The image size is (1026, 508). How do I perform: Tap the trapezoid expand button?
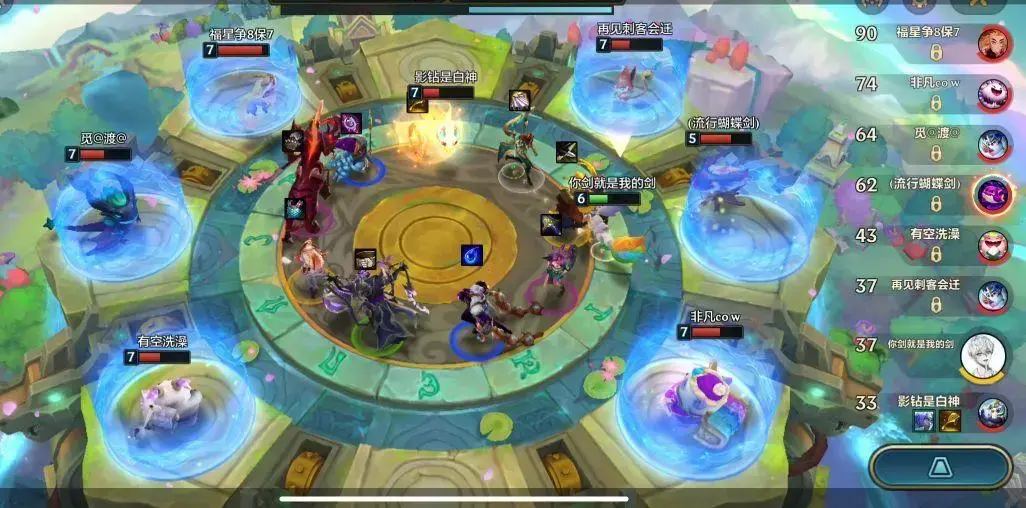coord(940,467)
